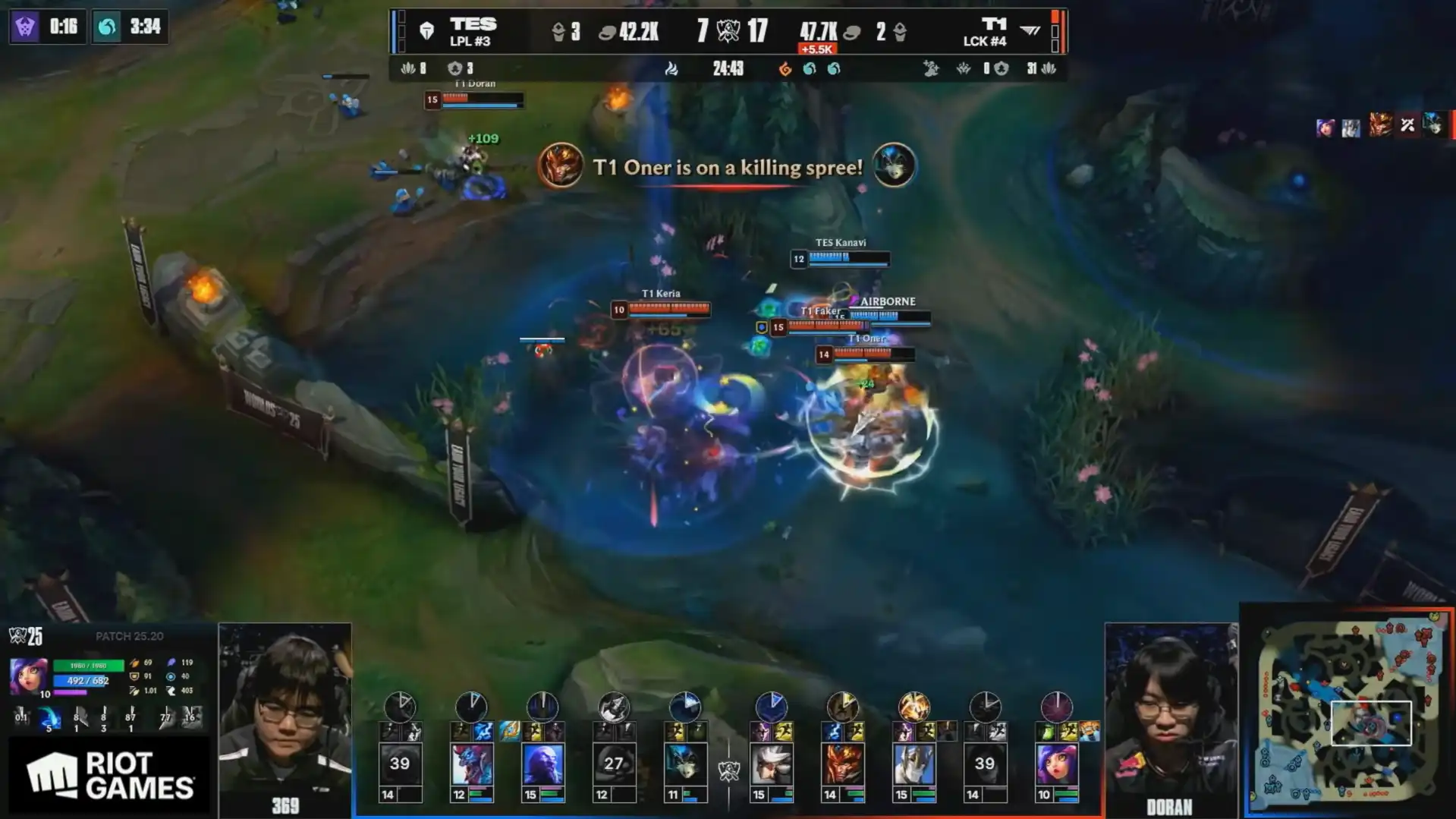Click the Wukong icon in the kill feed

[x=560, y=165]
